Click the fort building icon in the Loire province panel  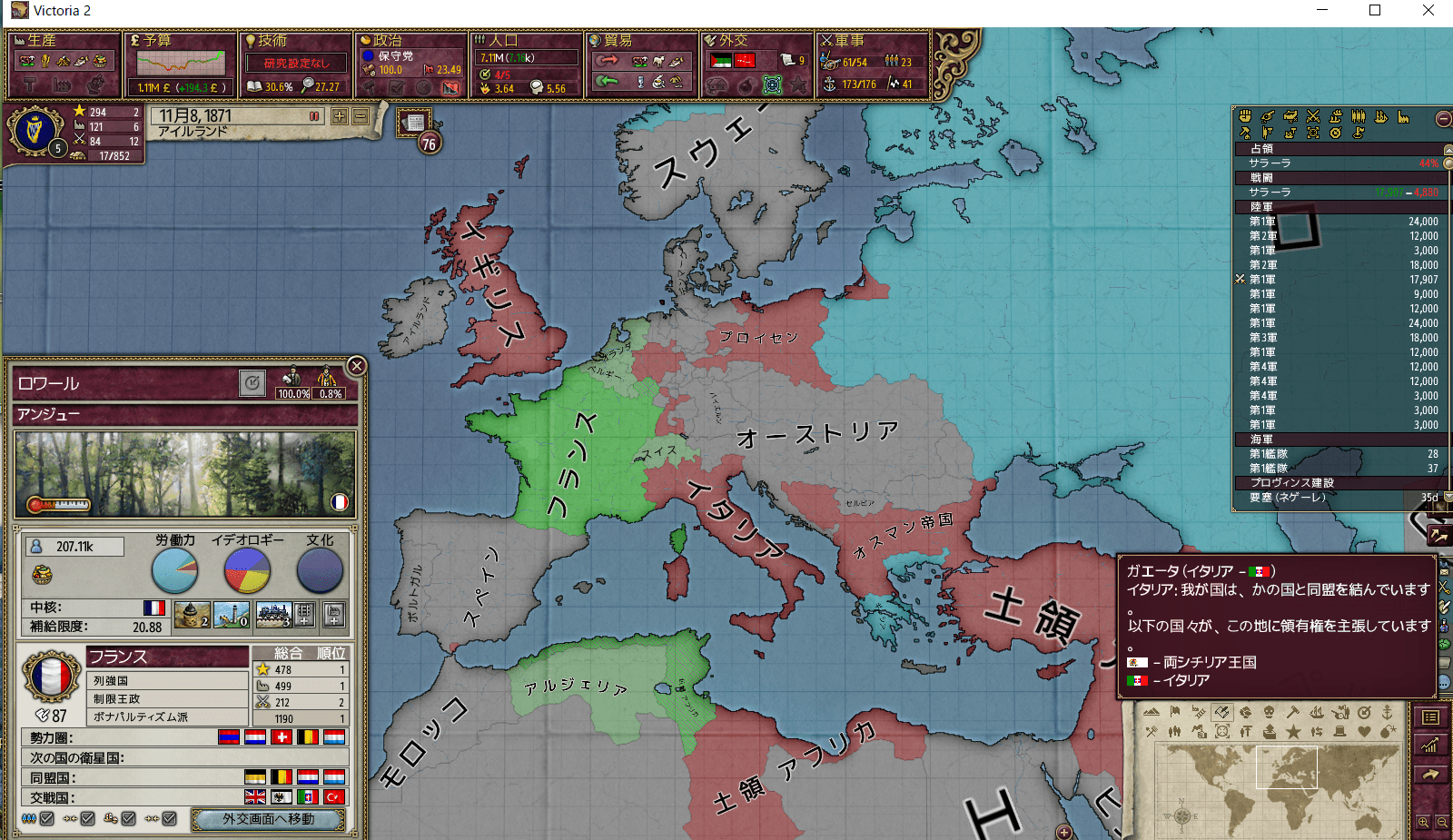tap(192, 615)
